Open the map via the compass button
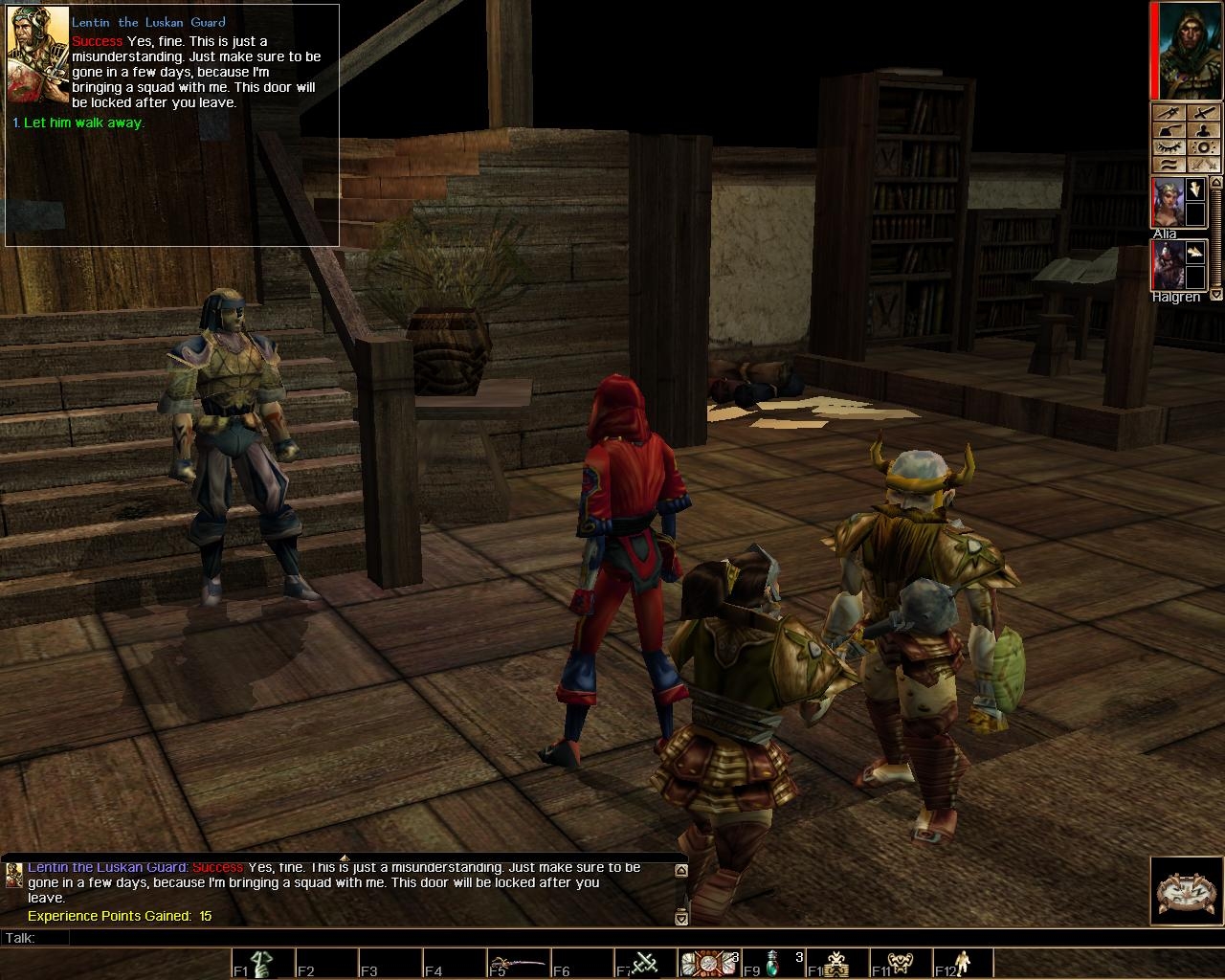 1169,112
